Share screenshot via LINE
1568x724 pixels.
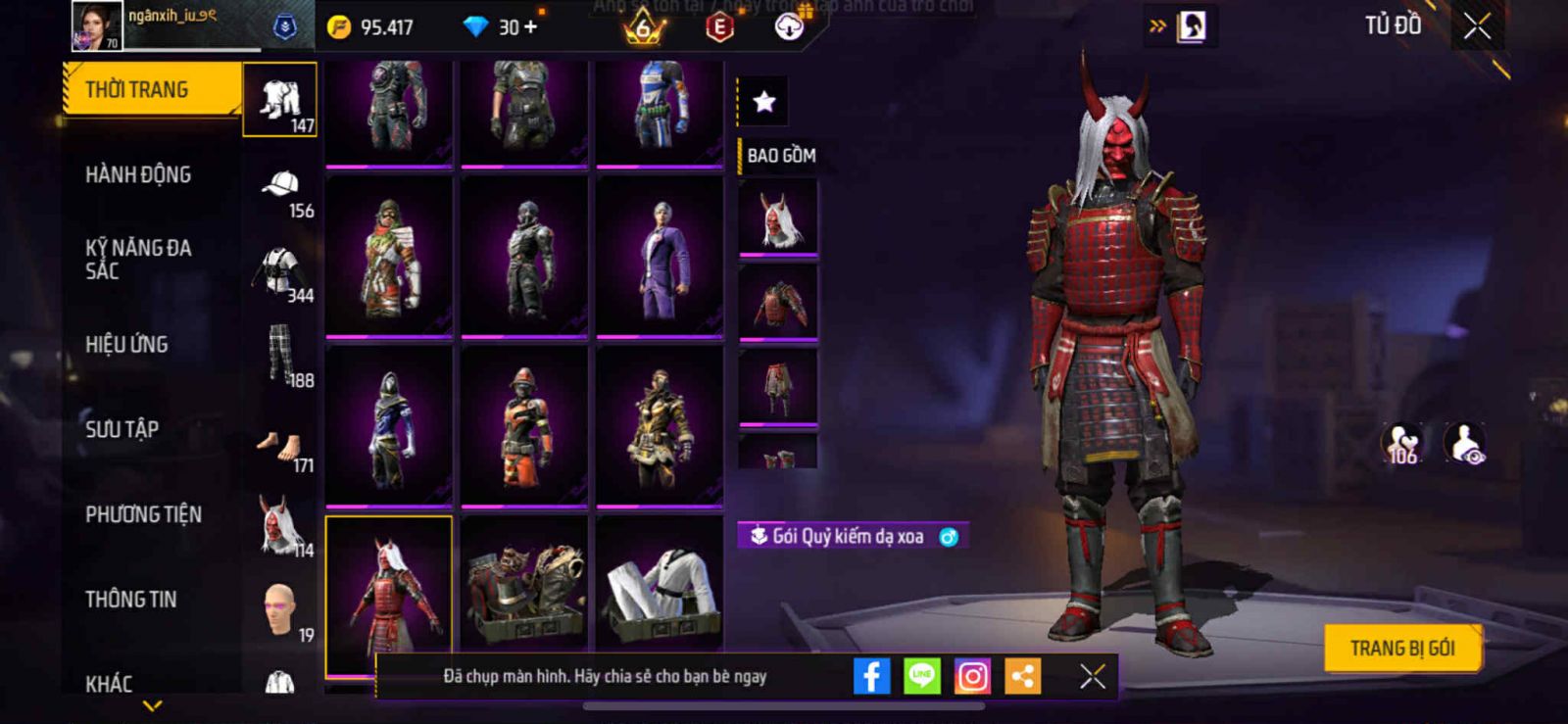tap(921, 676)
